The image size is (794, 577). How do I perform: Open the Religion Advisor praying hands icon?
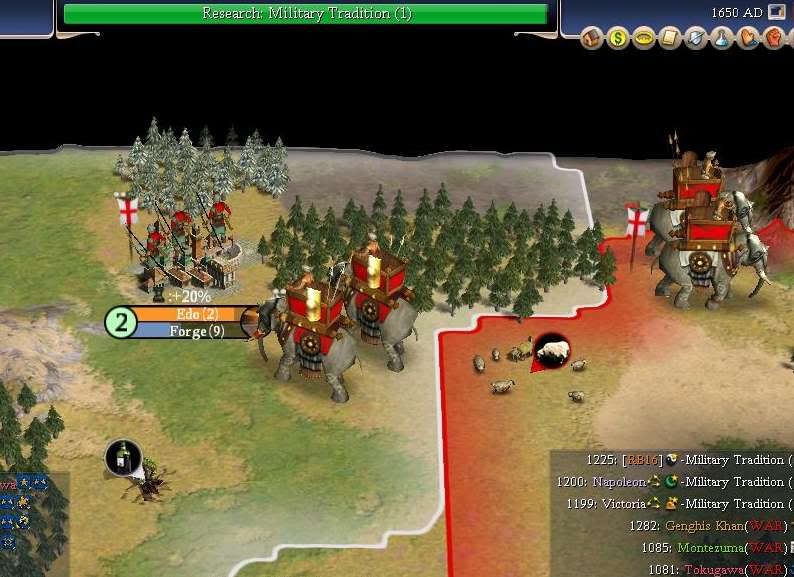[748, 39]
